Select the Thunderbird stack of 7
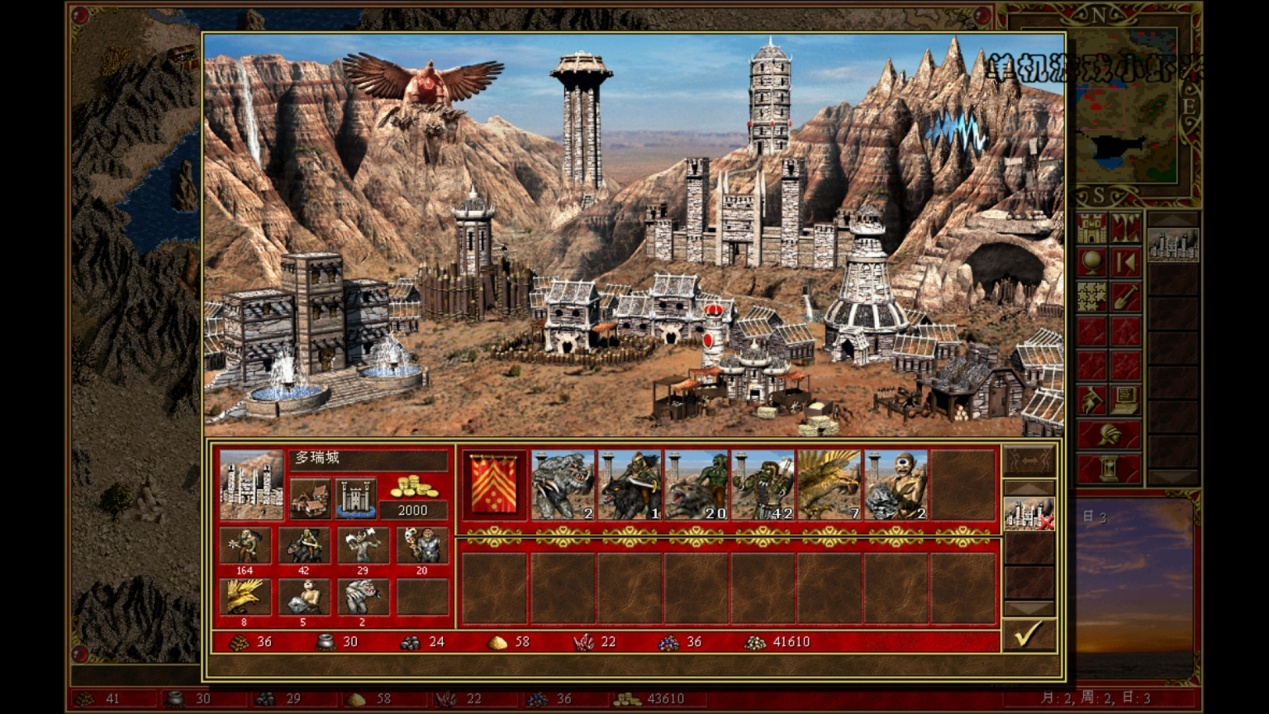 click(x=828, y=485)
